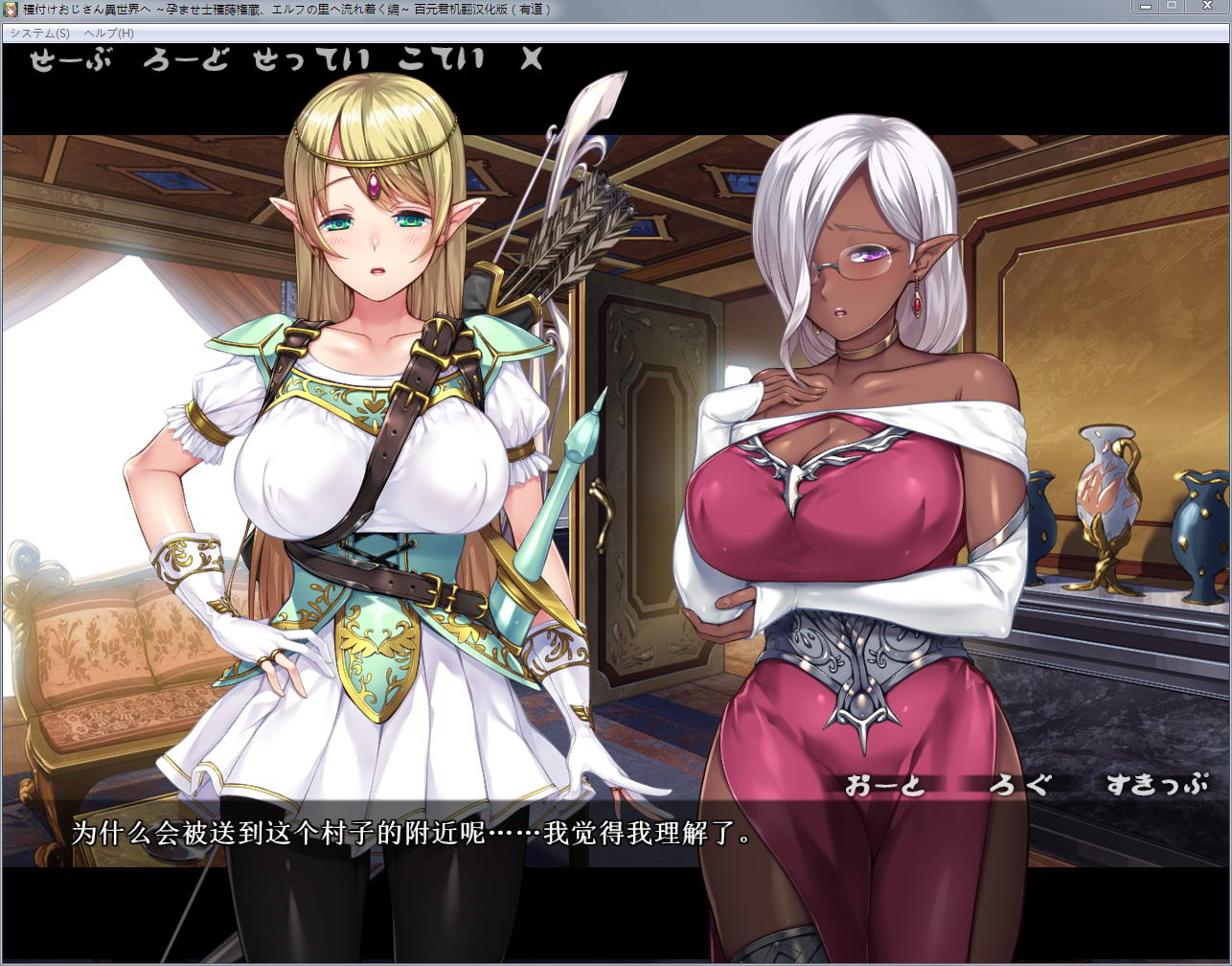
Task: Open the ヘルプ(H) window menu
Action: tap(109, 33)
